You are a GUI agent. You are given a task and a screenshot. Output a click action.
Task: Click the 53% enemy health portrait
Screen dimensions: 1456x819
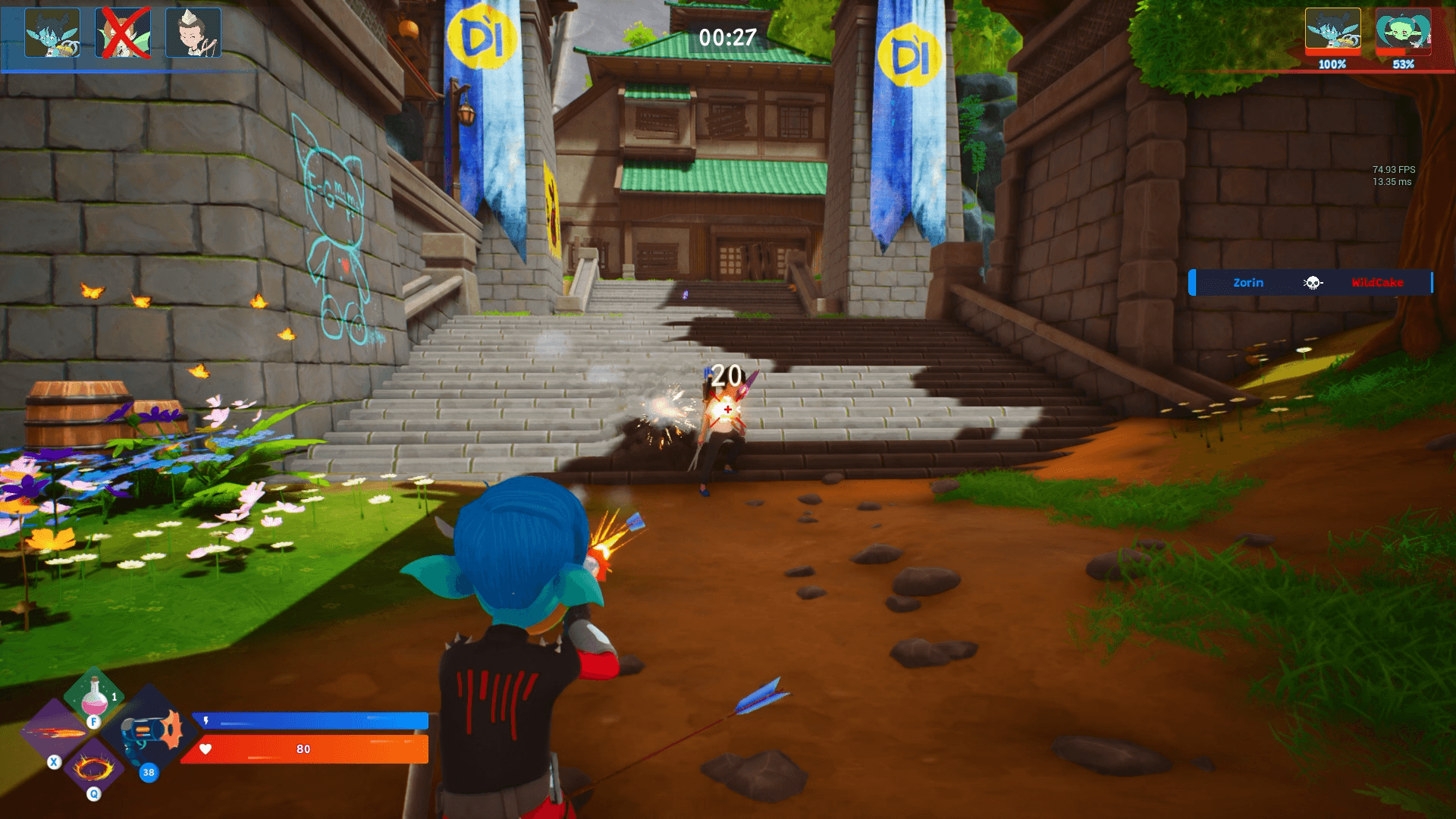coord(1405,31)
